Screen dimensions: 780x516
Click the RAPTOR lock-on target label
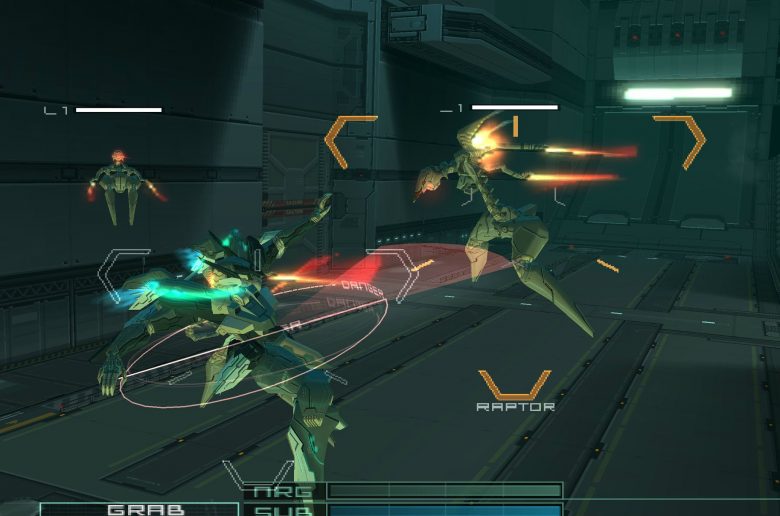(515, 407)
